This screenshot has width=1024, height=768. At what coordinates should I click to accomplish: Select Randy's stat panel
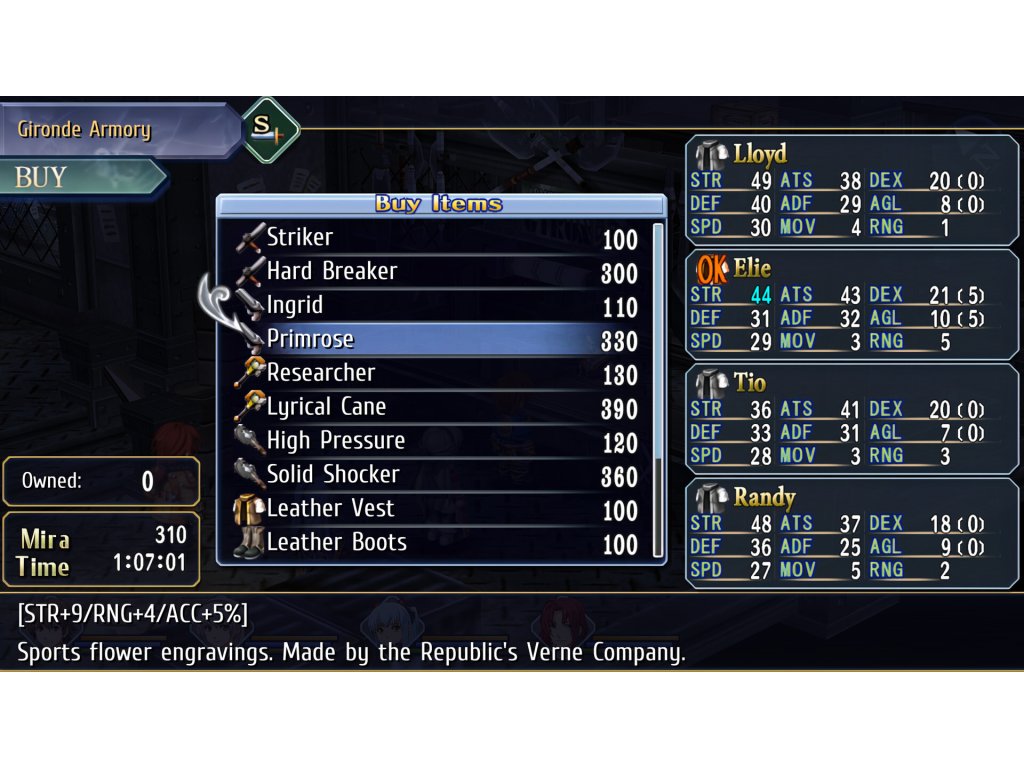click(852, 533)
